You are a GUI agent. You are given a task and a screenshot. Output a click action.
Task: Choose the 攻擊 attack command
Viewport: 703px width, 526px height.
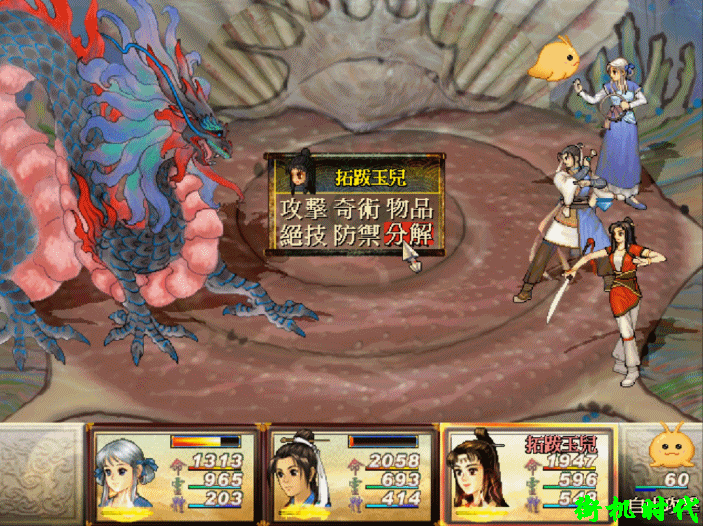[304, 209]
